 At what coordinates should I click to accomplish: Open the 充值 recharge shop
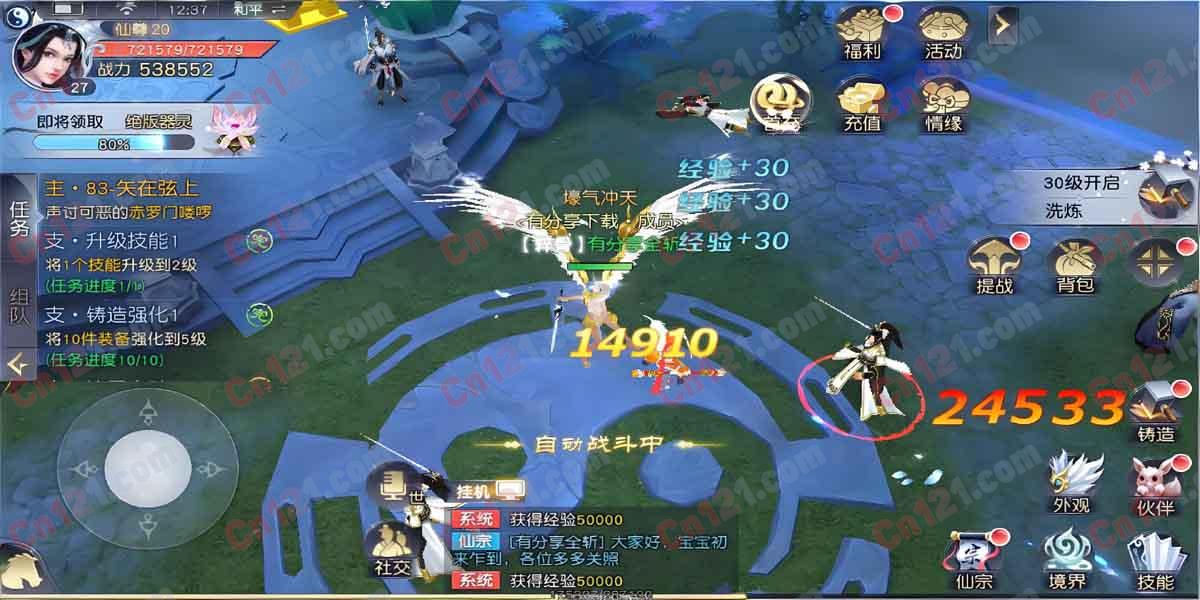861,104
